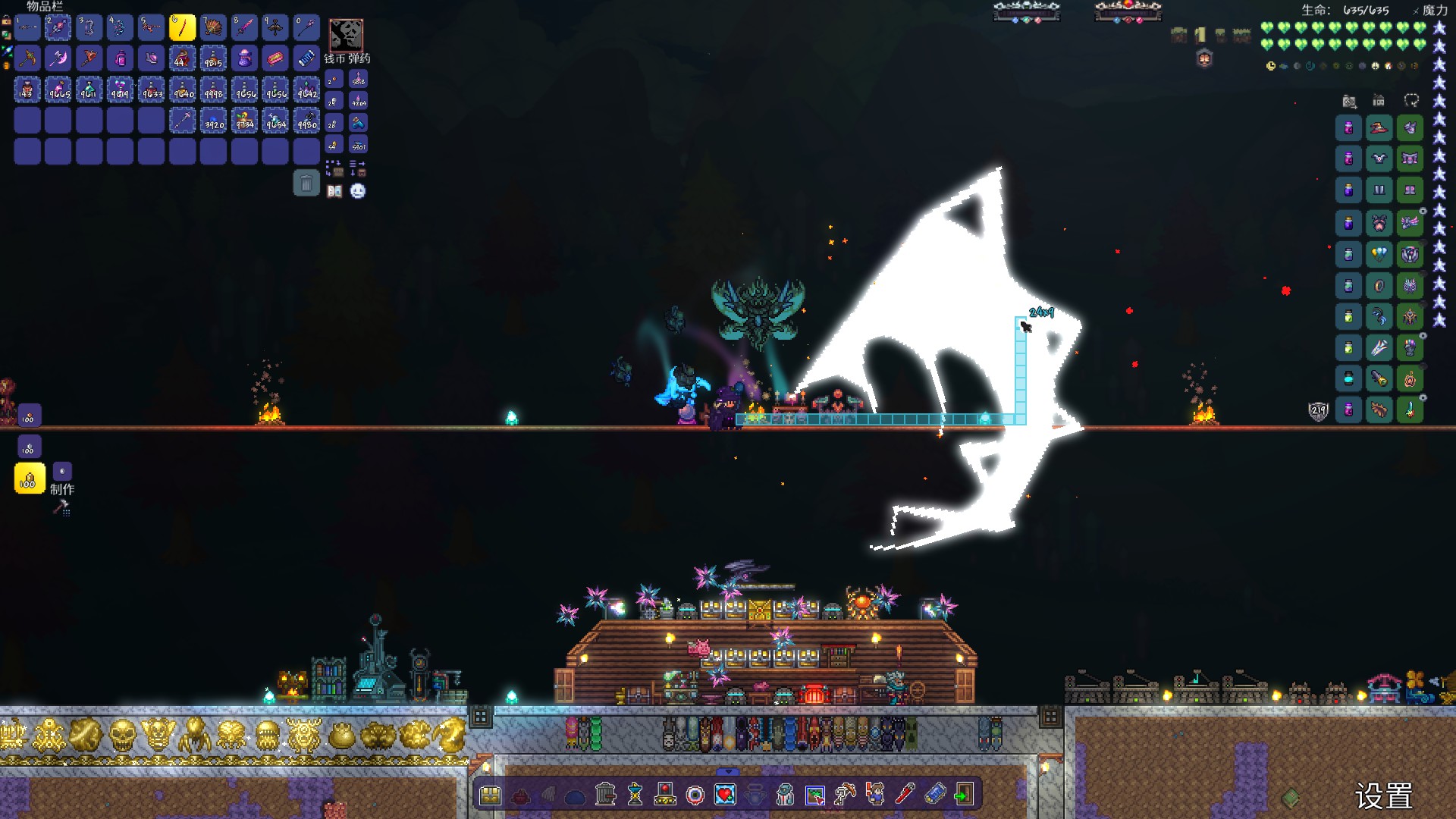
Task: Open the housing menu house icon
Action: click(1379, 101)
